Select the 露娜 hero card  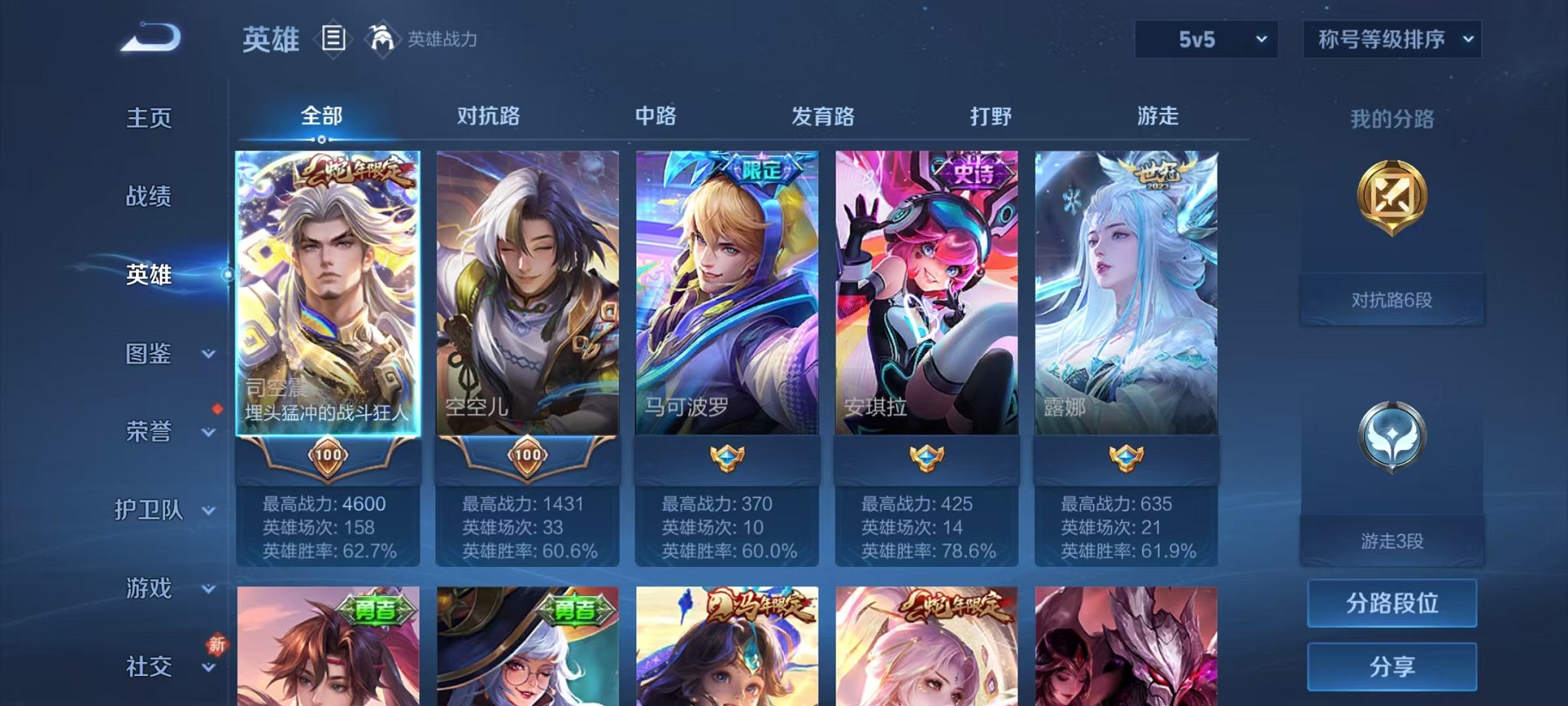1126,308
